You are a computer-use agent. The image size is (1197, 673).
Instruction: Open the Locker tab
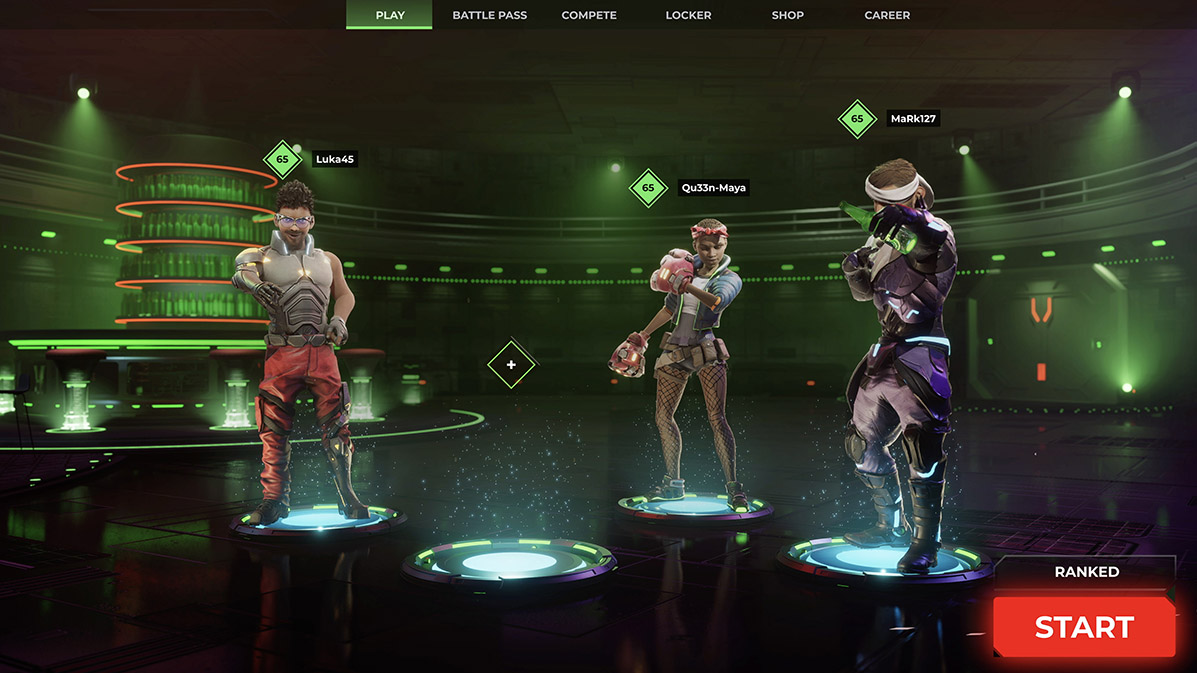[688, 15]
